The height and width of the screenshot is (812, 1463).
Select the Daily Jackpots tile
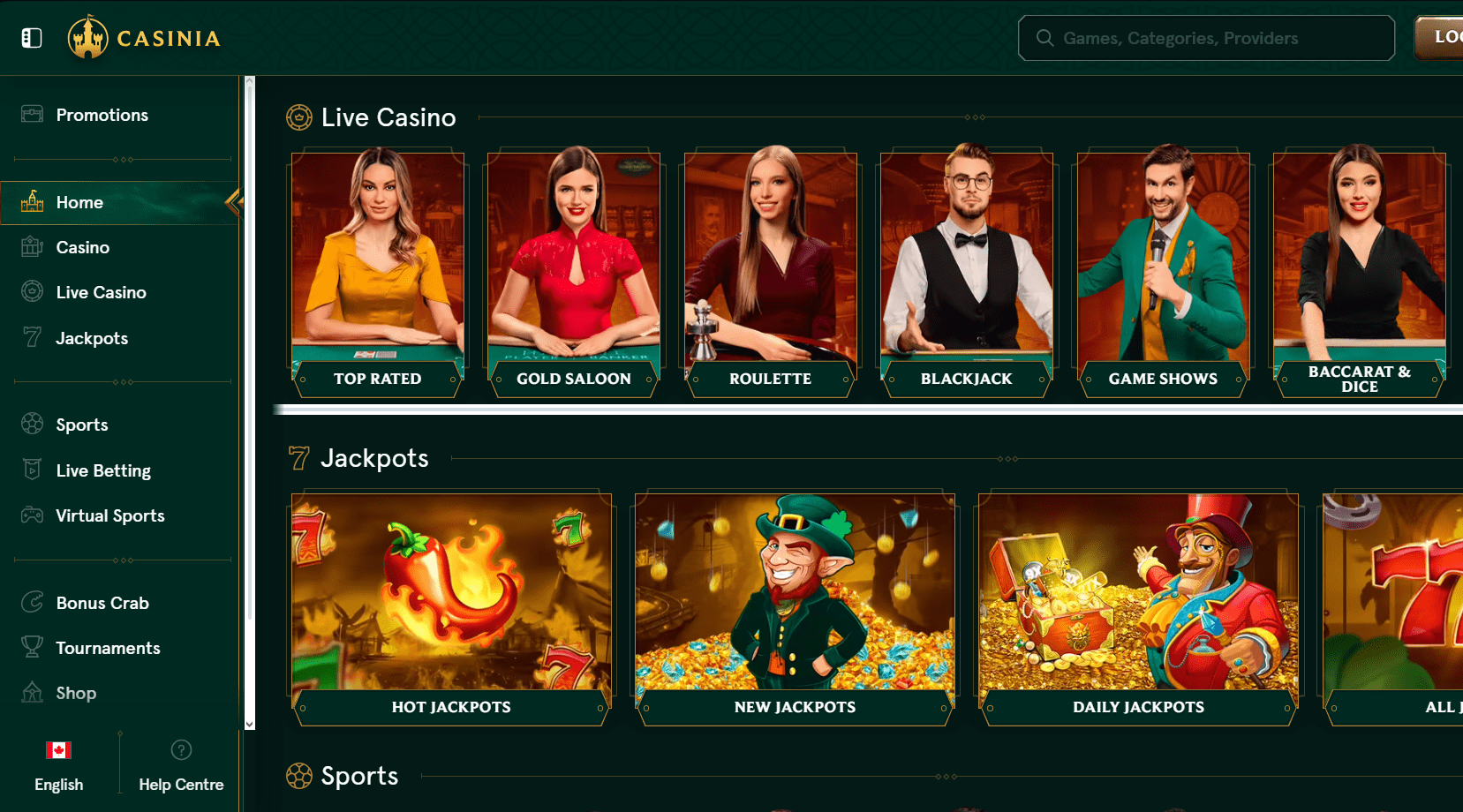(1138, 609)
